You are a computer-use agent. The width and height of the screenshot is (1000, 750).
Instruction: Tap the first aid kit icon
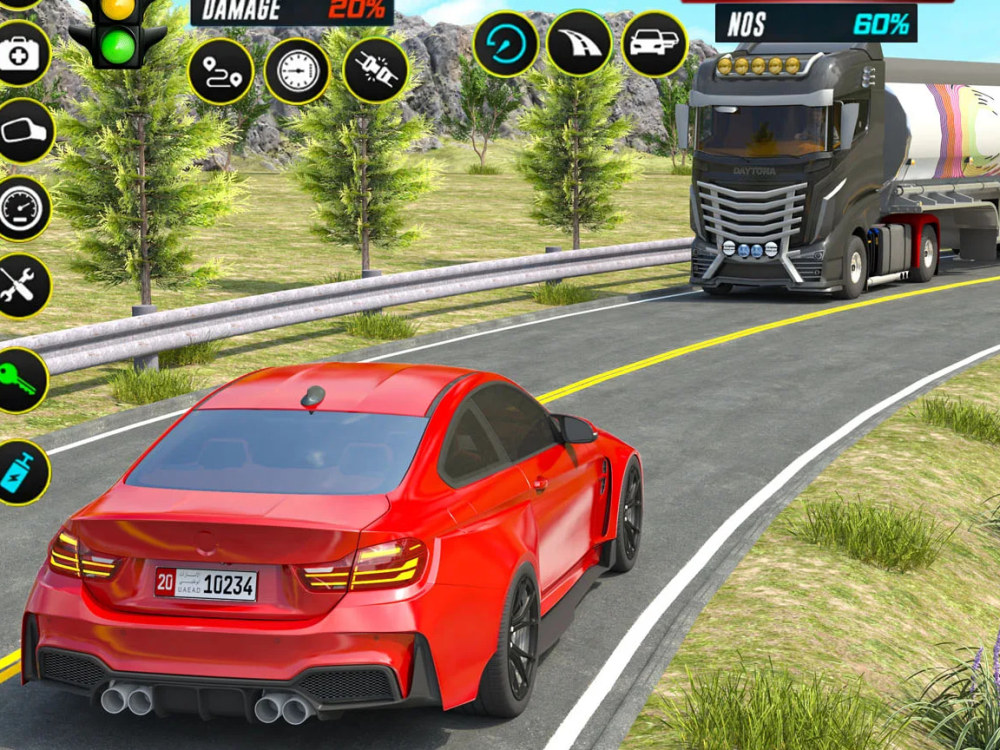click(x=19, y=53)
